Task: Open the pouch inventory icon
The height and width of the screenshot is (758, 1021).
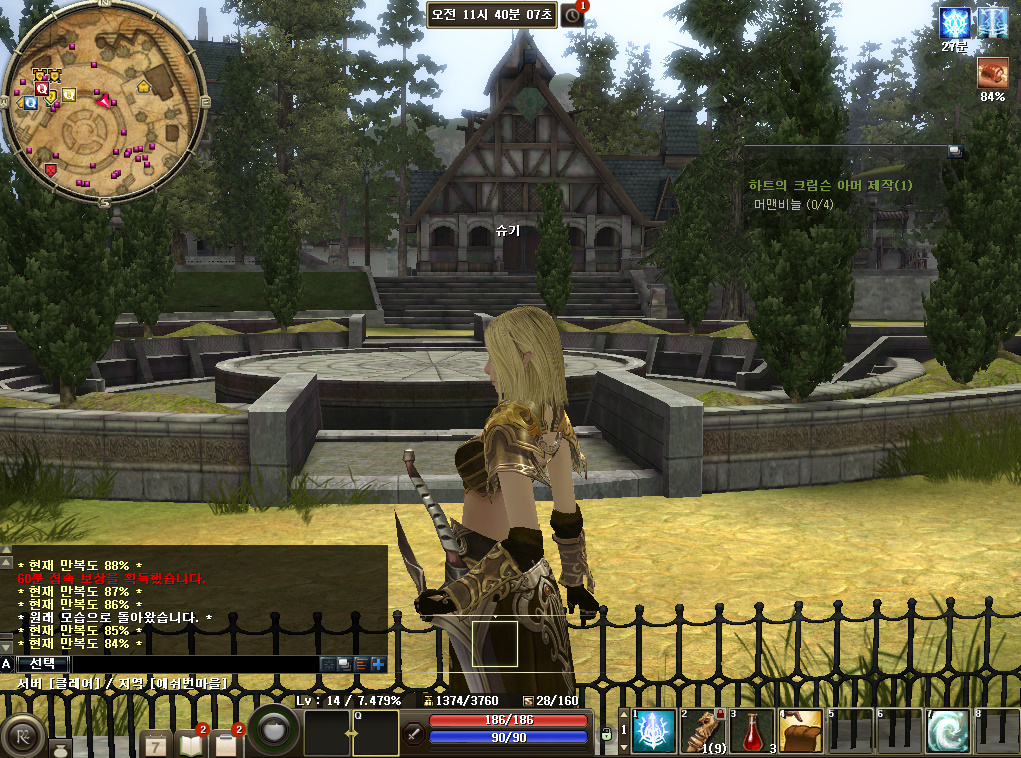Action: point(60,747)
